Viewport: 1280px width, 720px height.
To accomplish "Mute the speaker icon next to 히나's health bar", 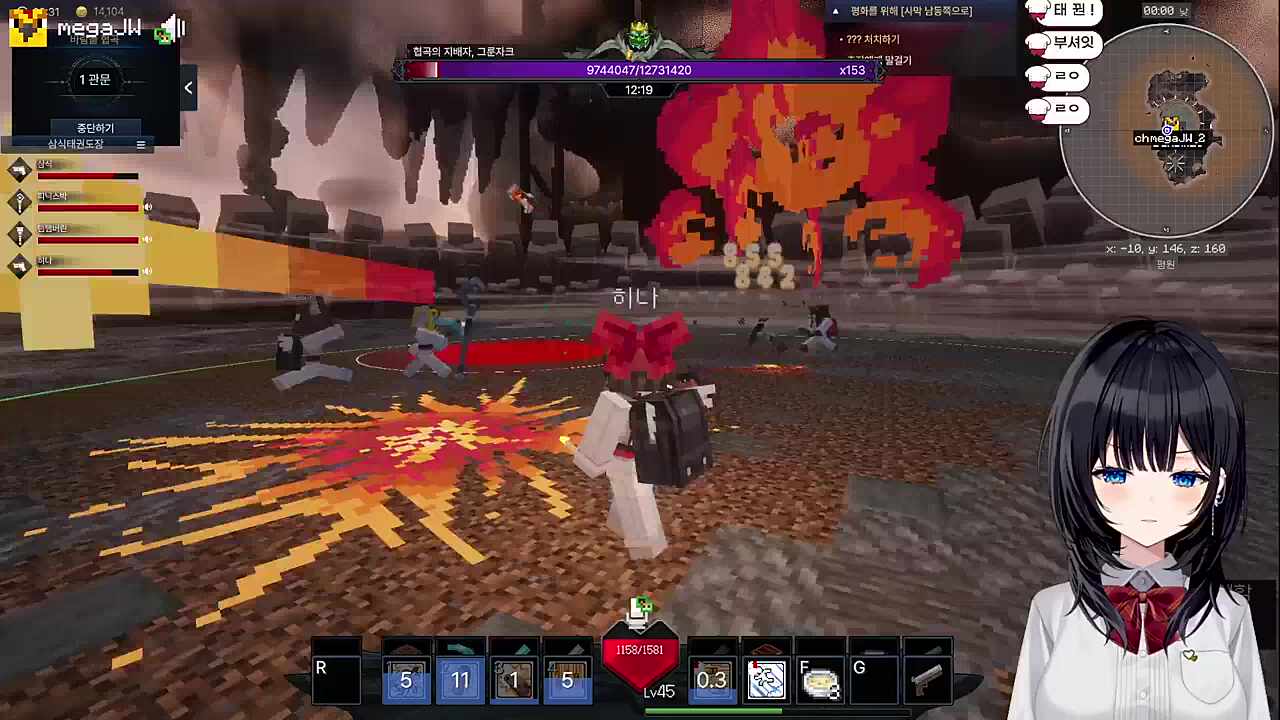I will [x=147, y=271].
